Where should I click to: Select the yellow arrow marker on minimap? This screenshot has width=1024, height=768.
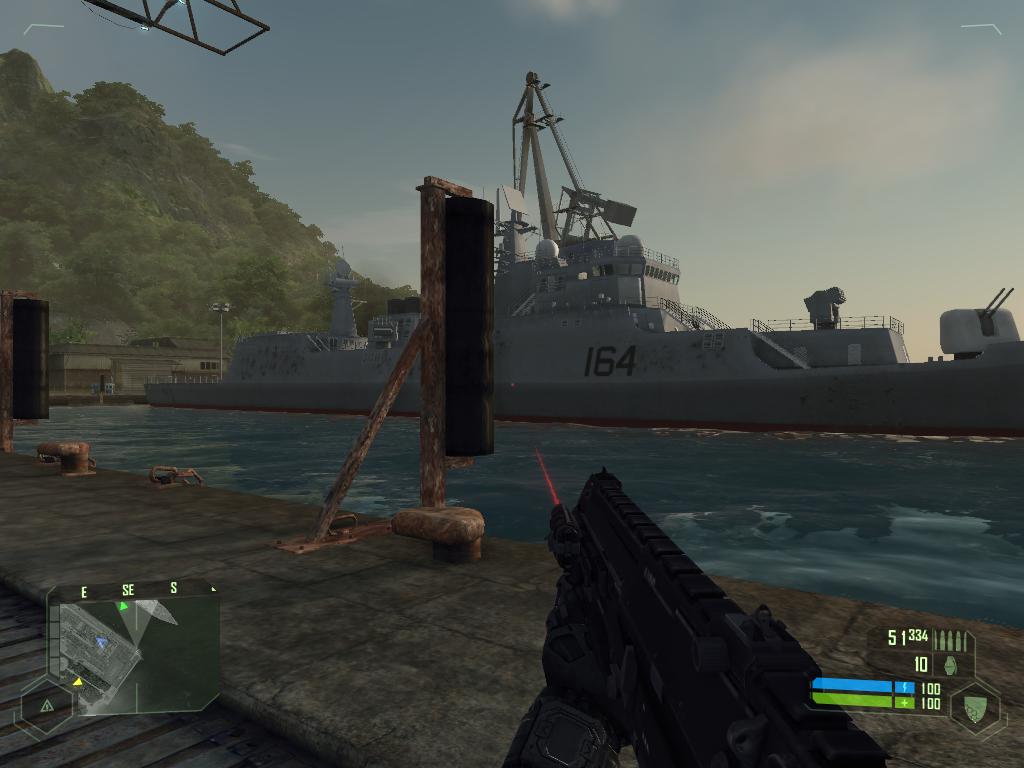click(77, 682)
